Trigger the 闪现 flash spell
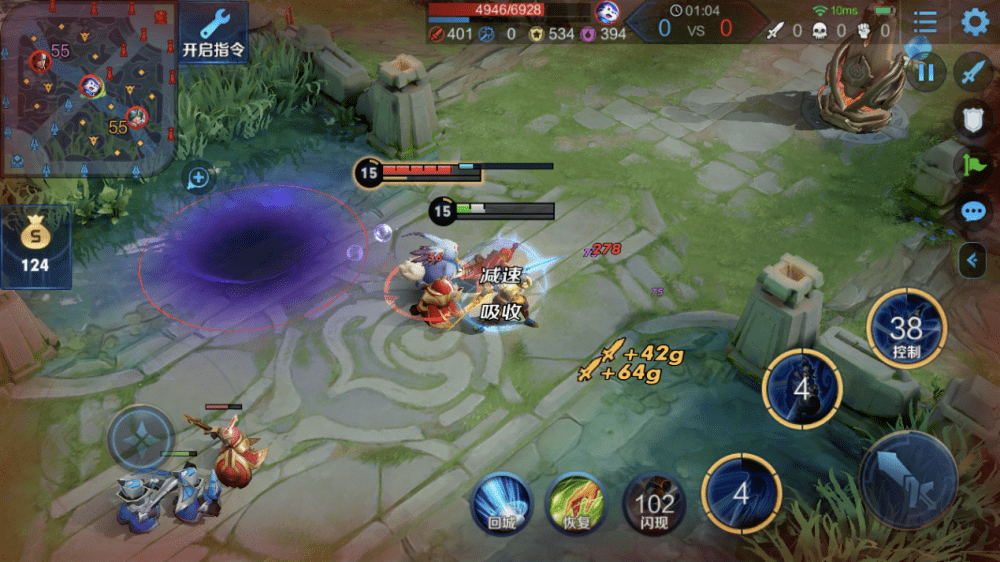This screenshot has height=562, width=1000. 654,502
